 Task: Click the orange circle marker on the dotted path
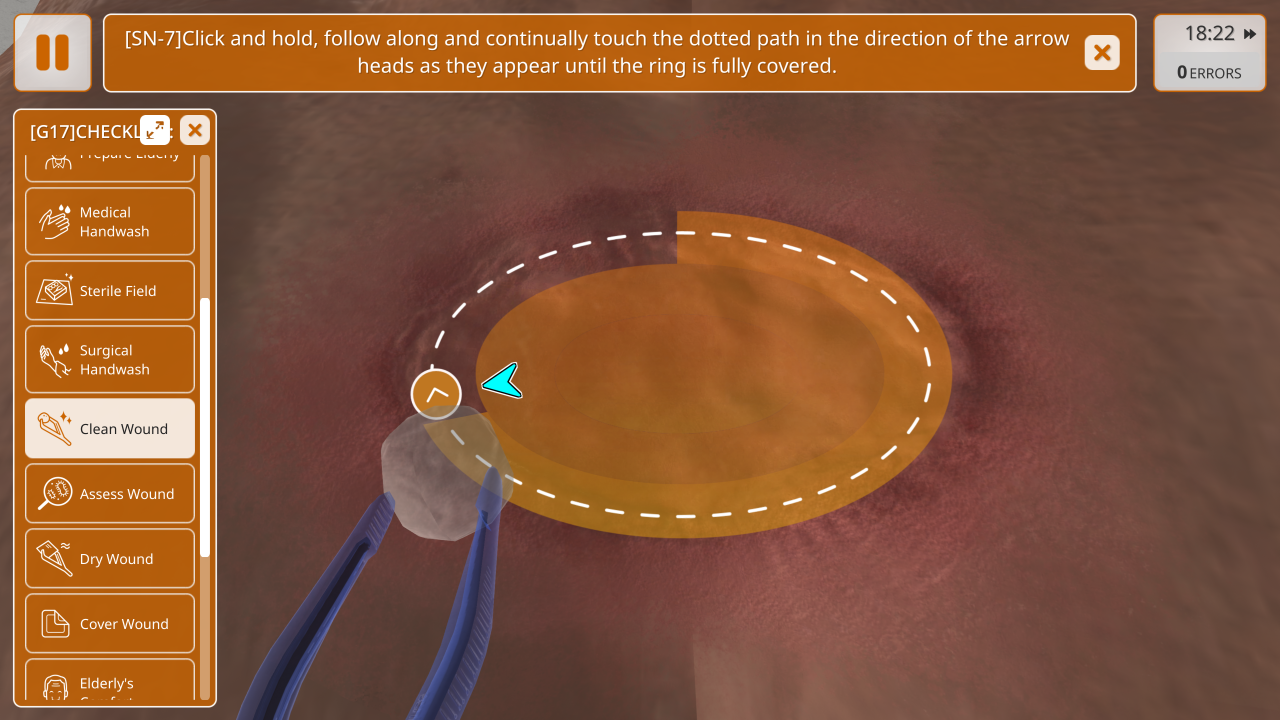pos(436,394)
